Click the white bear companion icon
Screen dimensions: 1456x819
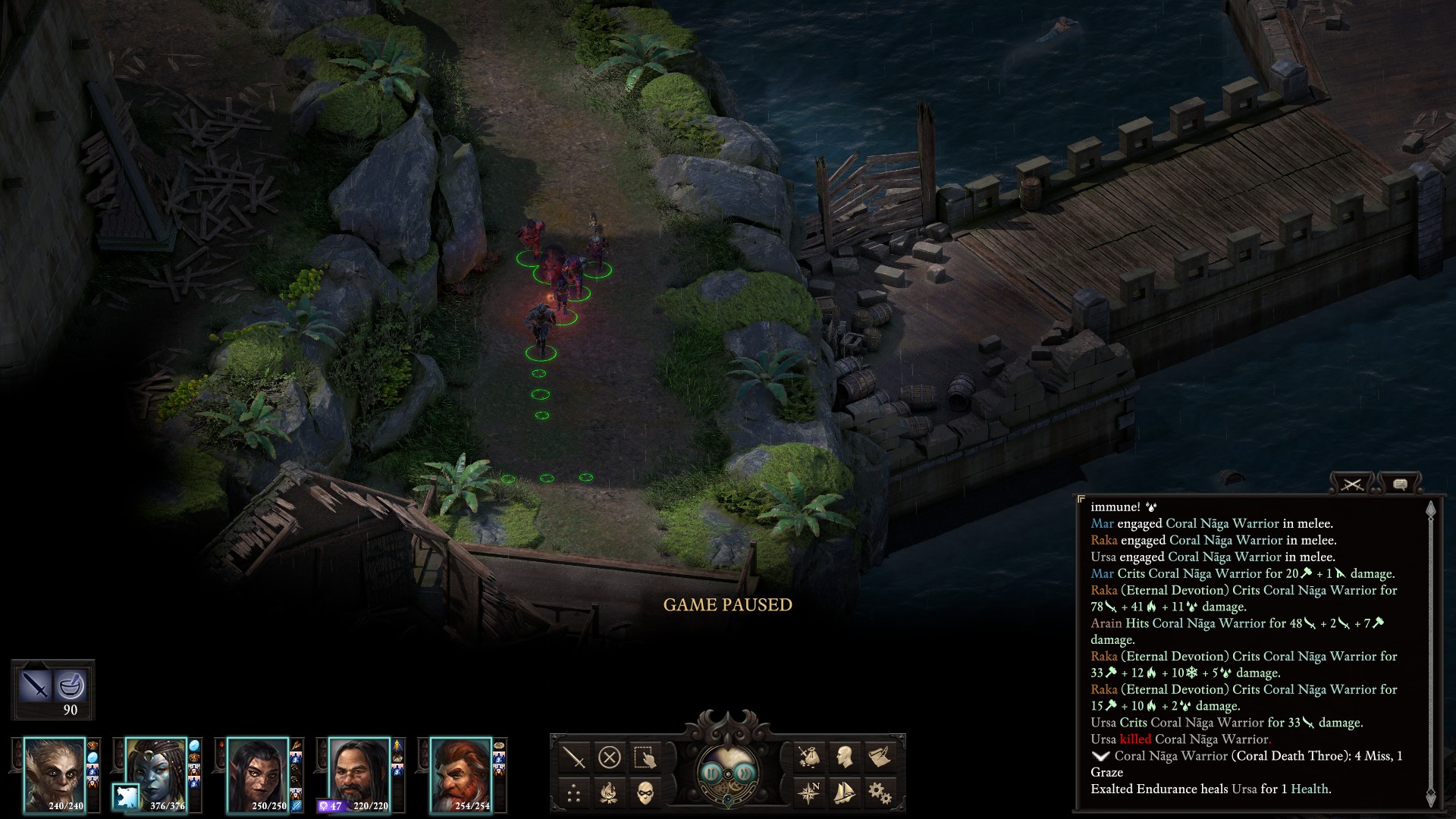click(126, 797)
